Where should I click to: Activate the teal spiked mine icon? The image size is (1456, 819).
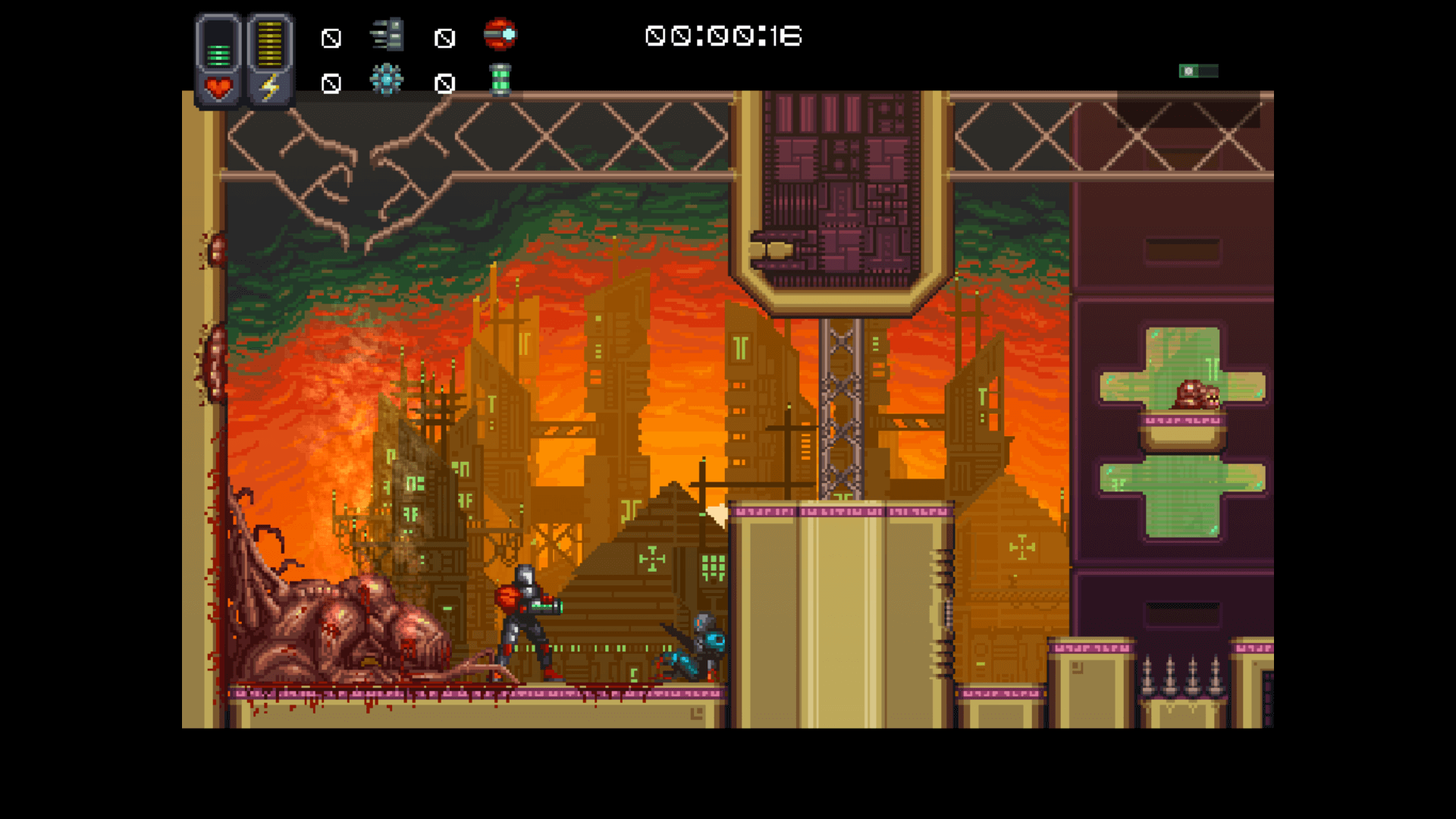387,80
